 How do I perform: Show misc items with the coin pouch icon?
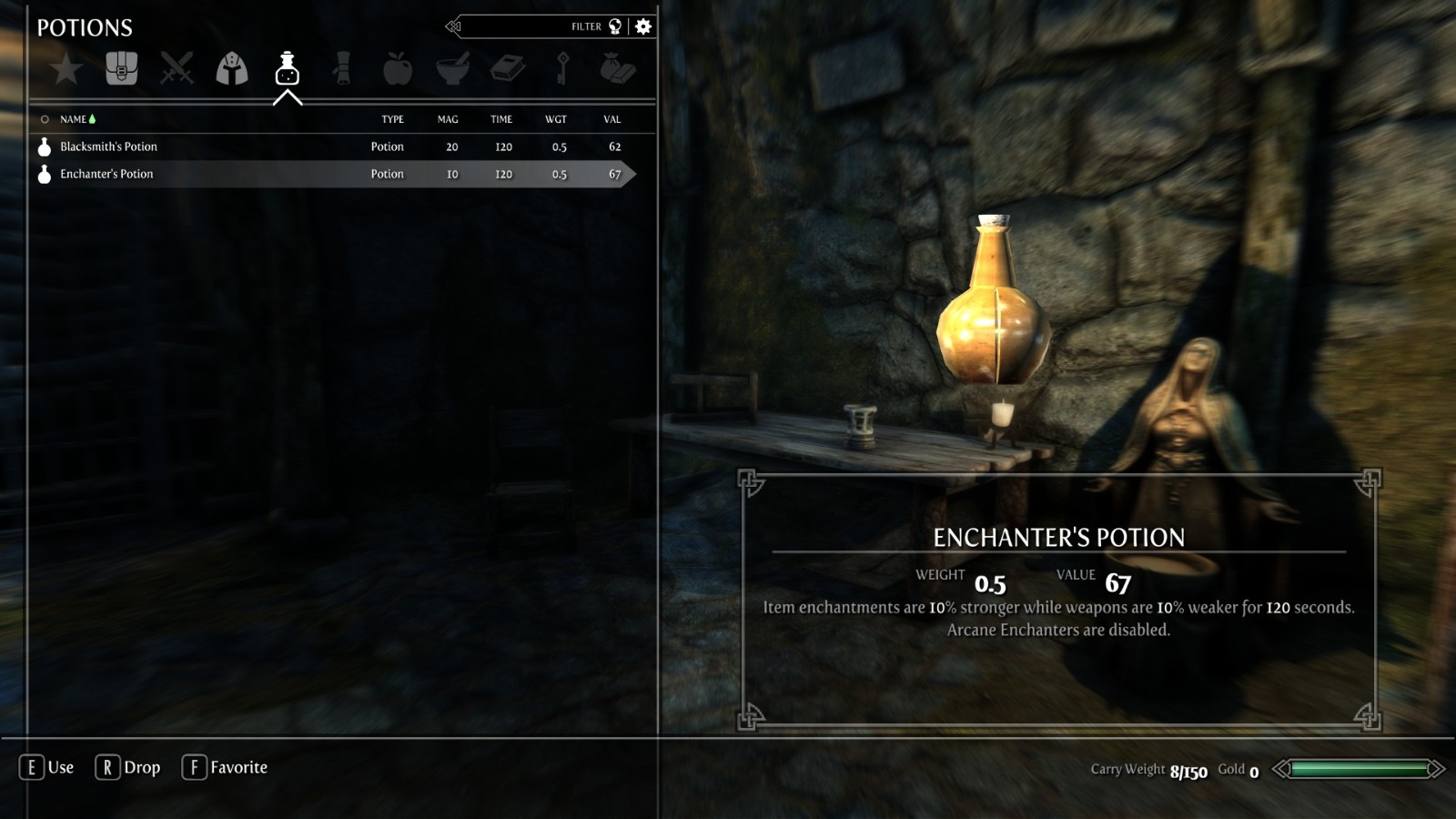point(618,68)
